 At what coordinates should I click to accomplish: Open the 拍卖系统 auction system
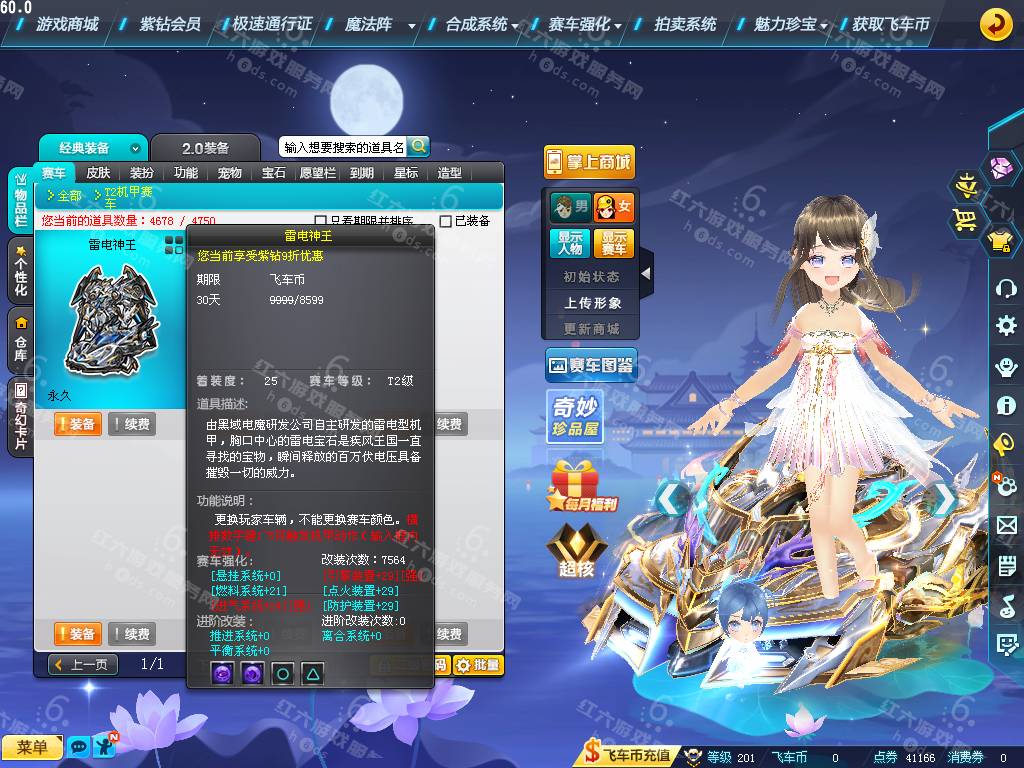click(685, 24)
